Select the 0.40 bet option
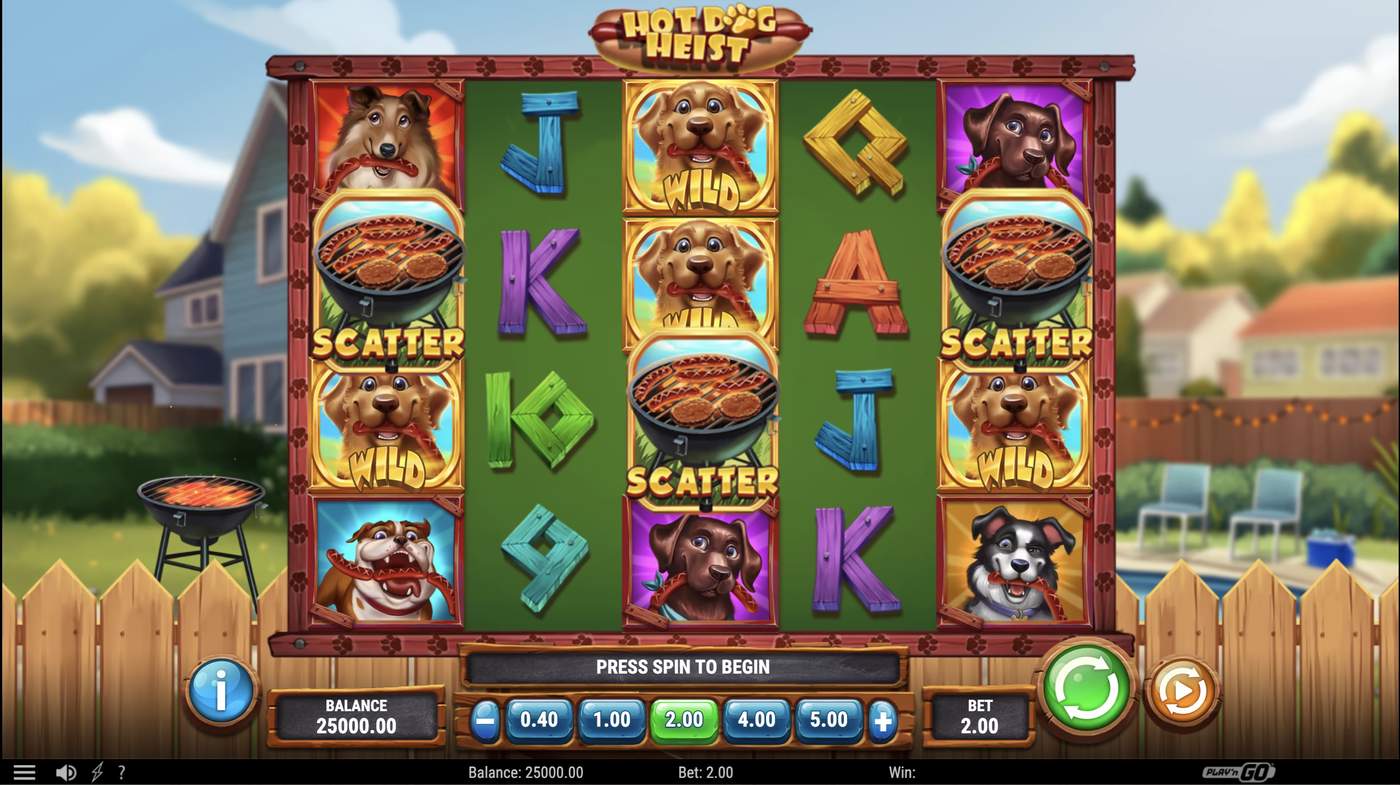 pyautogui.click(x=537, y=719)
